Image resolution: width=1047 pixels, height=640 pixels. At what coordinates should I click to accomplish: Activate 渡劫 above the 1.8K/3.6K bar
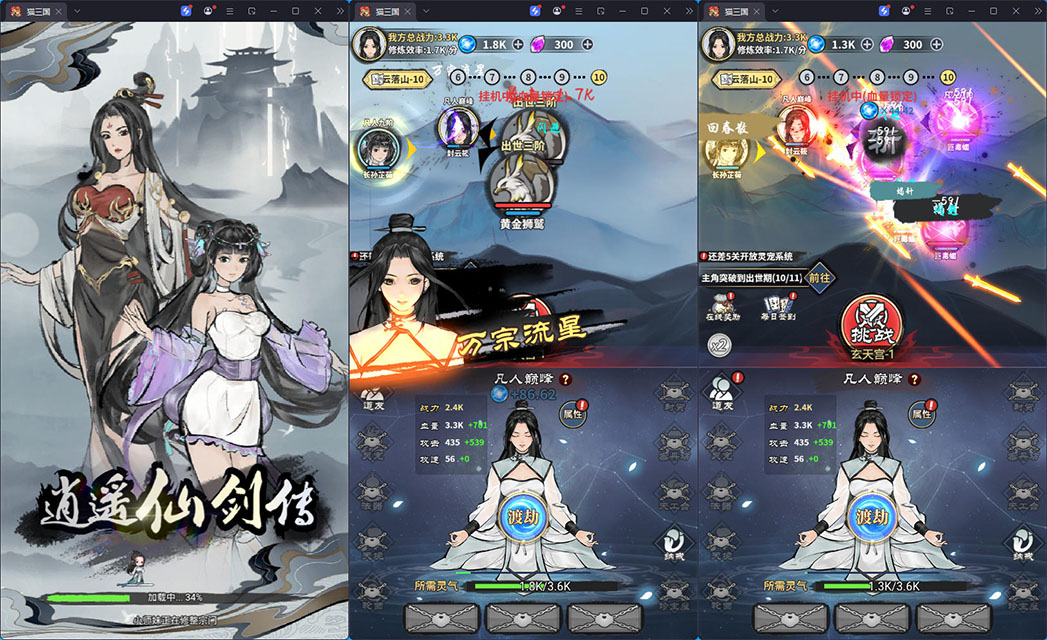[524, 516]
